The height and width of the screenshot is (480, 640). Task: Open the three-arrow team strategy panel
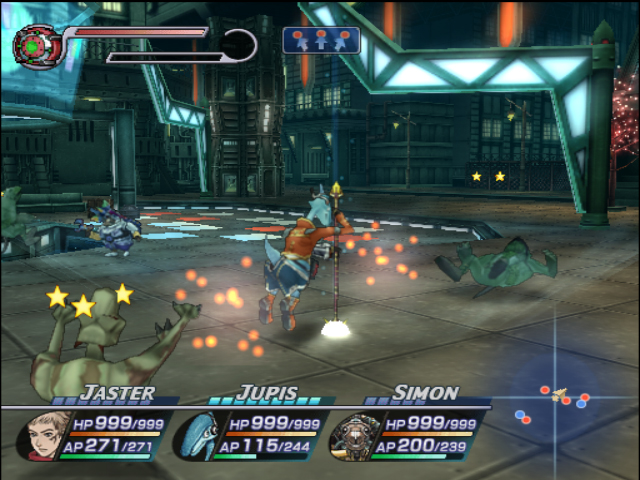321,40
